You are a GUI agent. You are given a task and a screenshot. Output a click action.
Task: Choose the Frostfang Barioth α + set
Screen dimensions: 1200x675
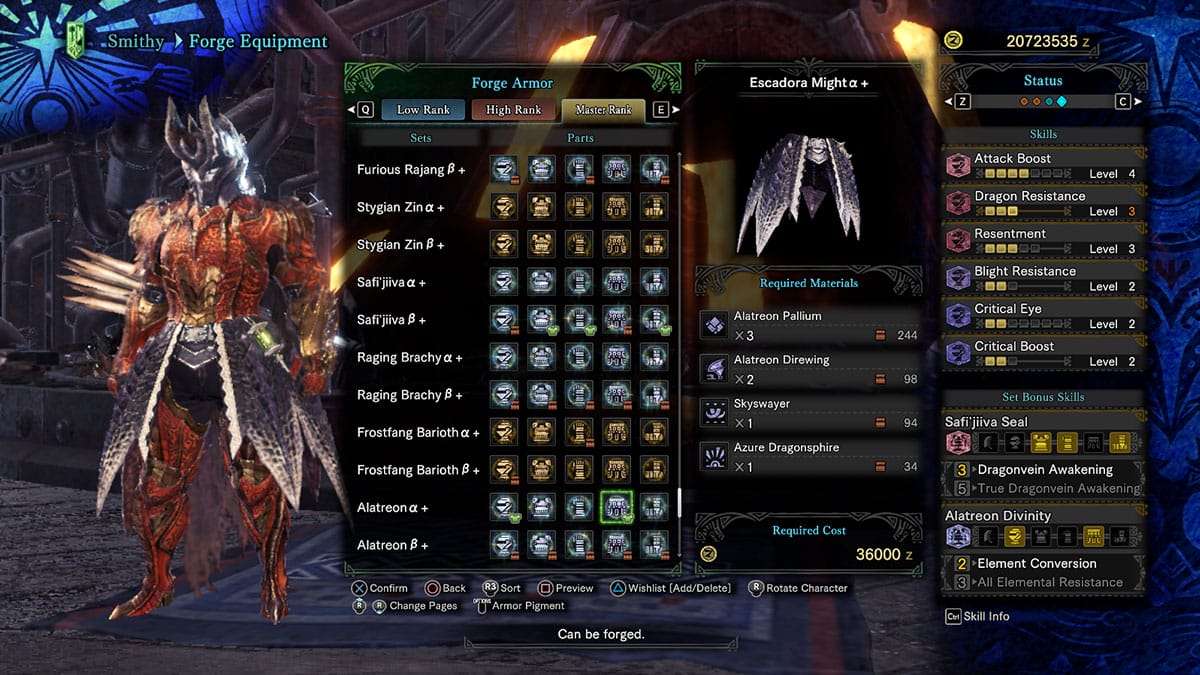click(418, 433)
